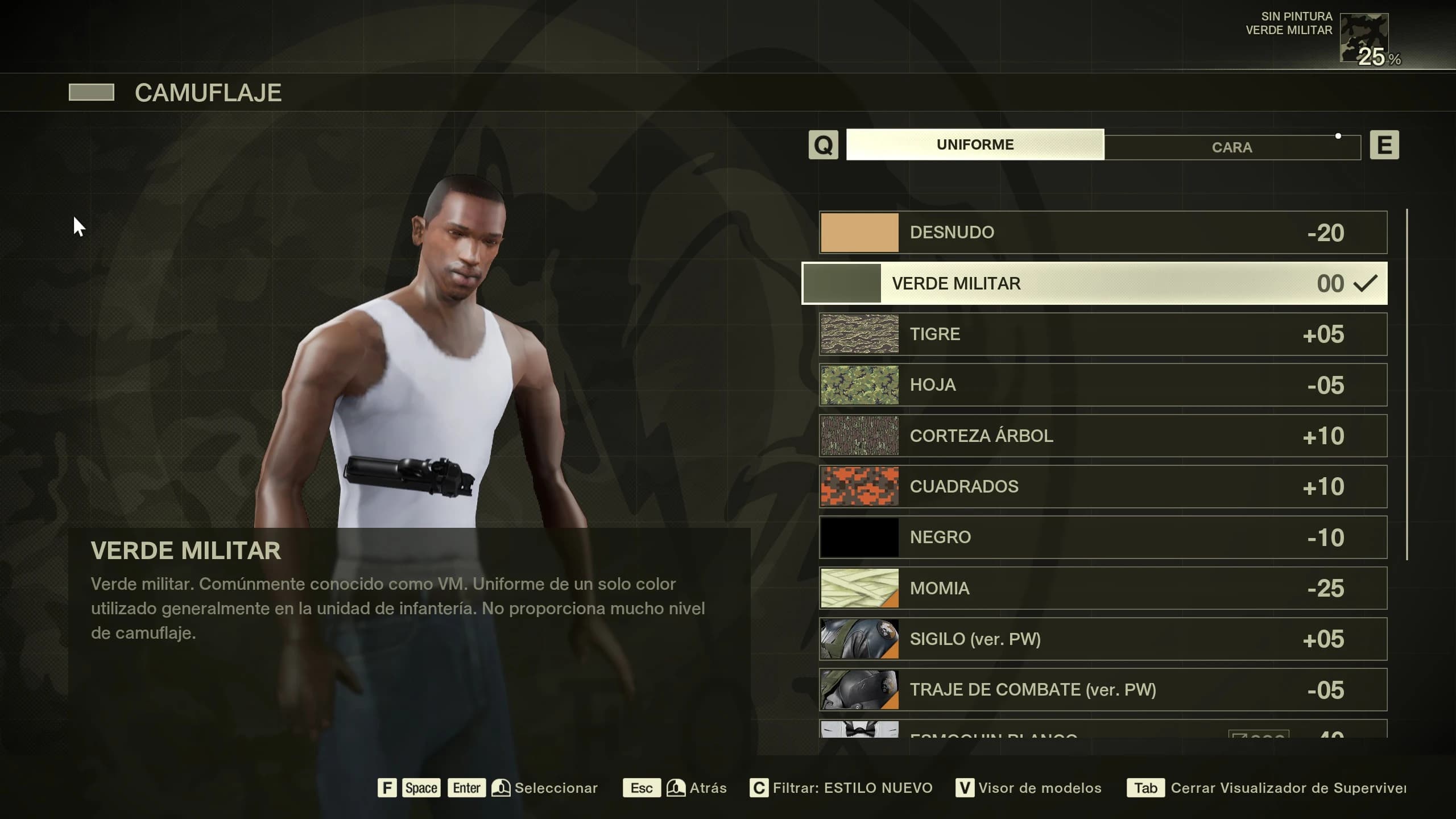Switch to the CARA tab
The height and width of the screenshot is (819, 1456).
coord(1231,147)
